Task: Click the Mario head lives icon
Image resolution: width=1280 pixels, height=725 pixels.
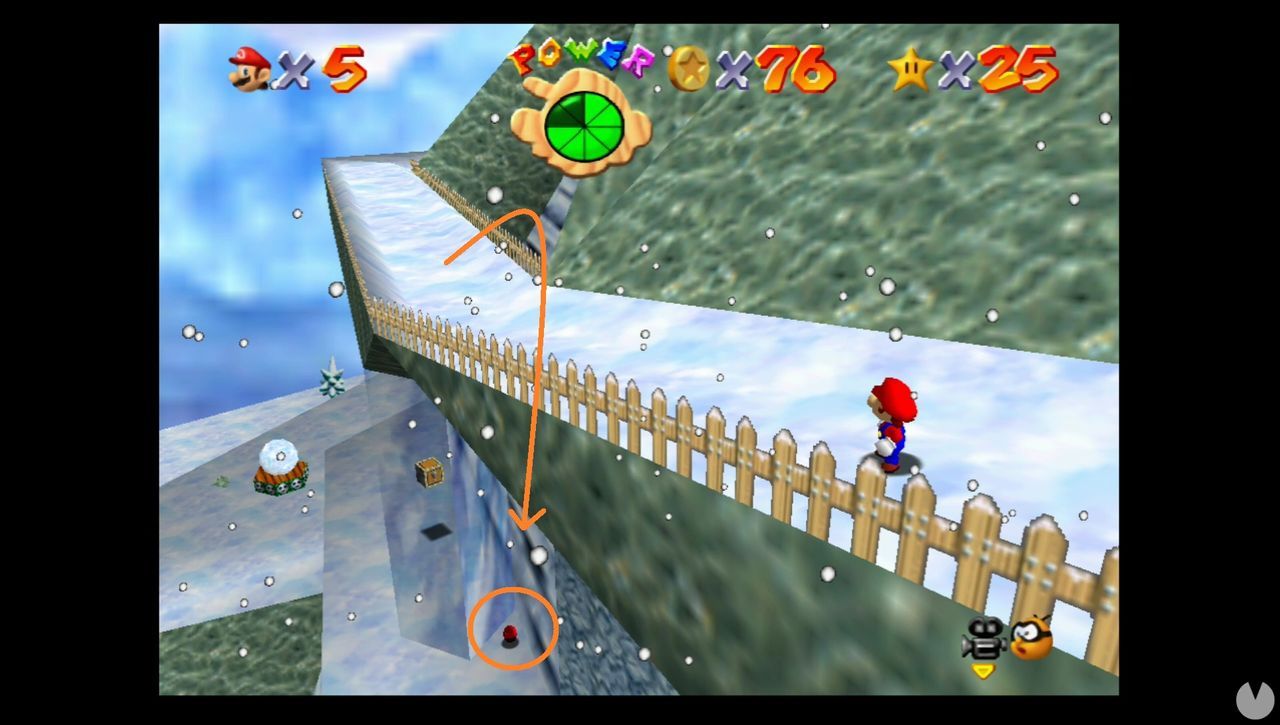Action: pos(247,70)
